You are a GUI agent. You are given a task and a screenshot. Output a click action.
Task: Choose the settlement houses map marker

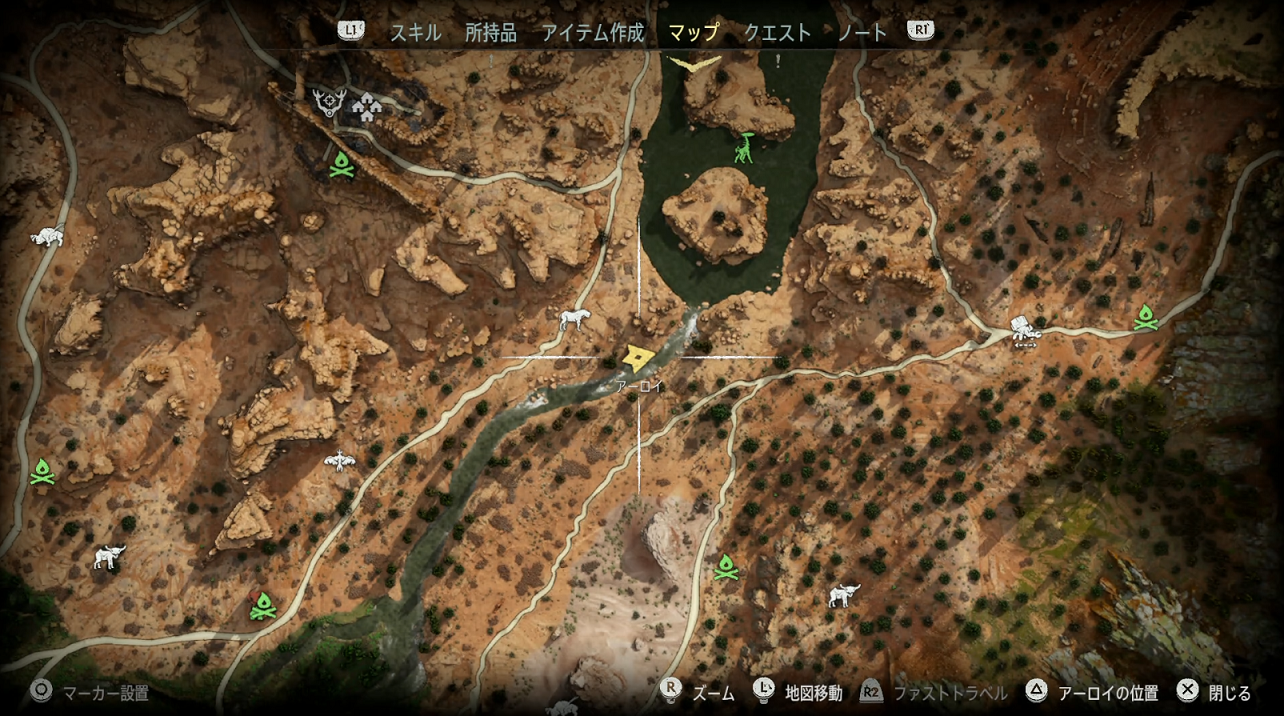(368, 108)
